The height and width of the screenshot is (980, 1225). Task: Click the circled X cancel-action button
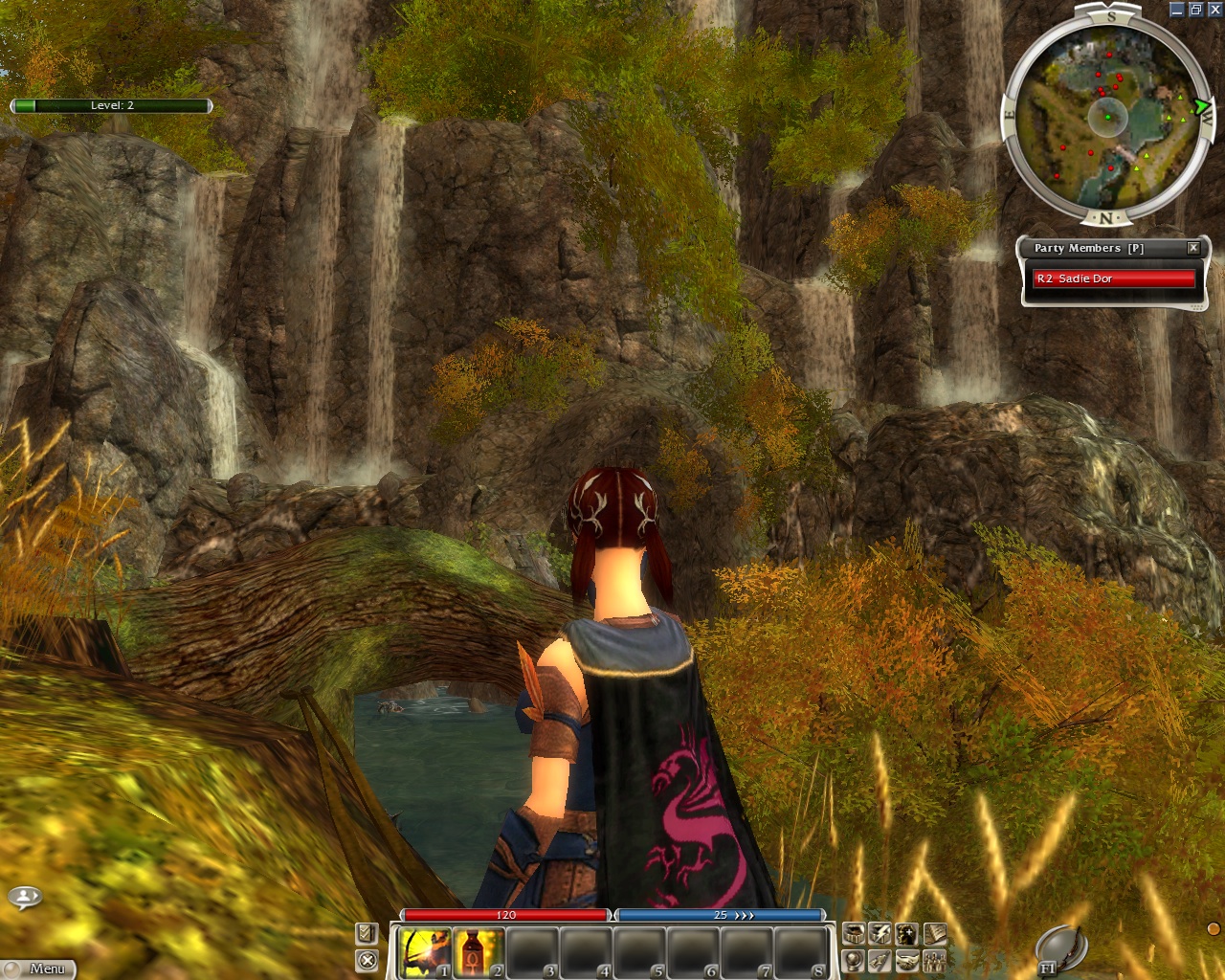pos(367,960)
